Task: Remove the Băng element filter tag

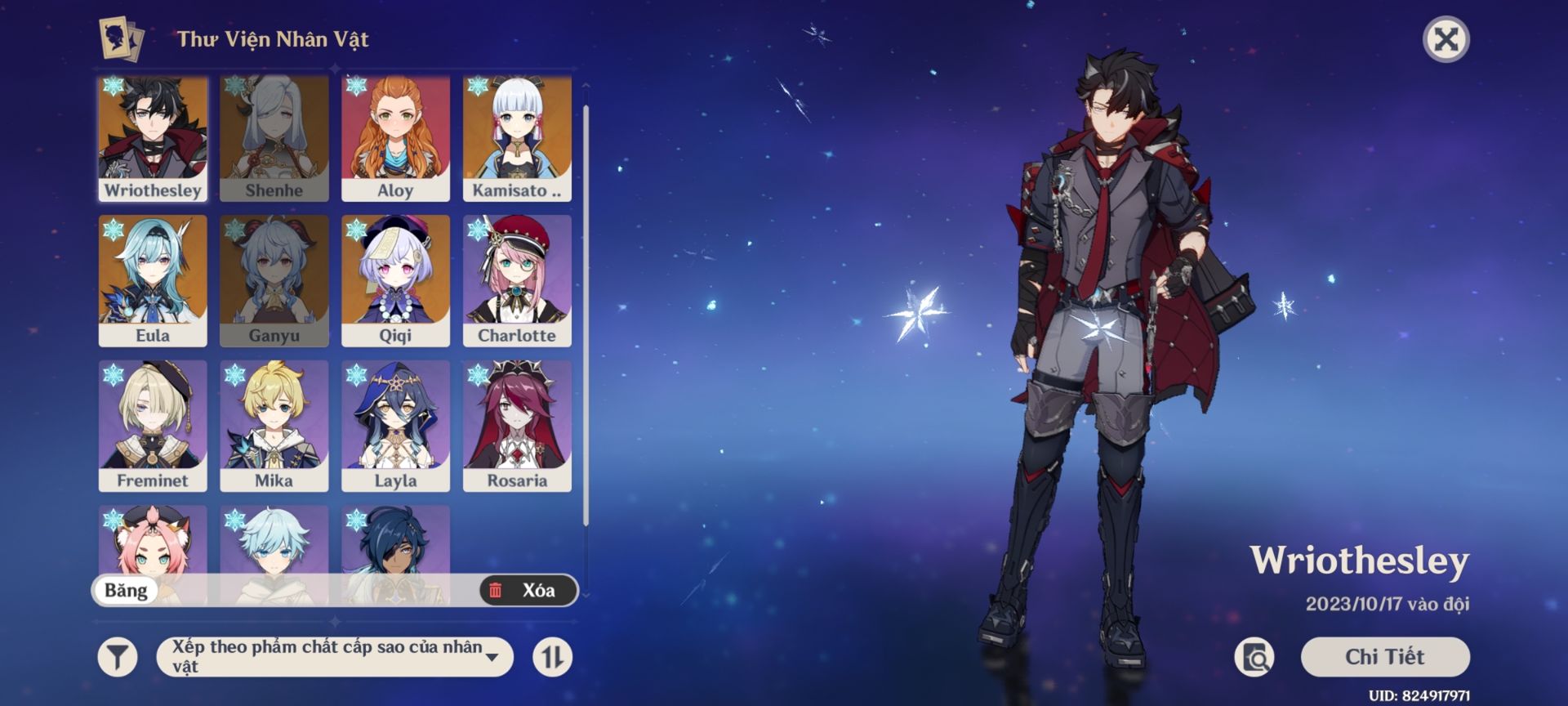Action: click(x=126, y=590)
